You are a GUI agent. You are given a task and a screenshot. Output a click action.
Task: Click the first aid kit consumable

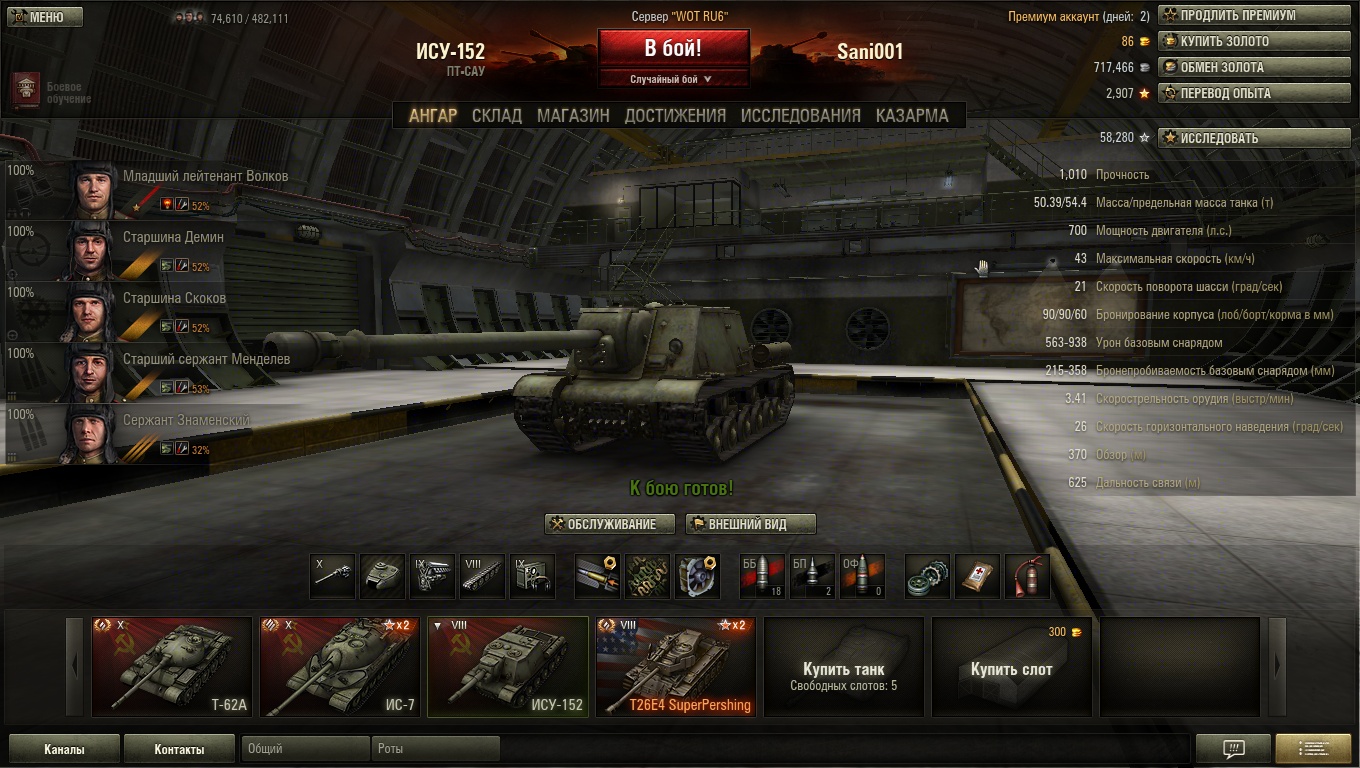click(977, 576)
